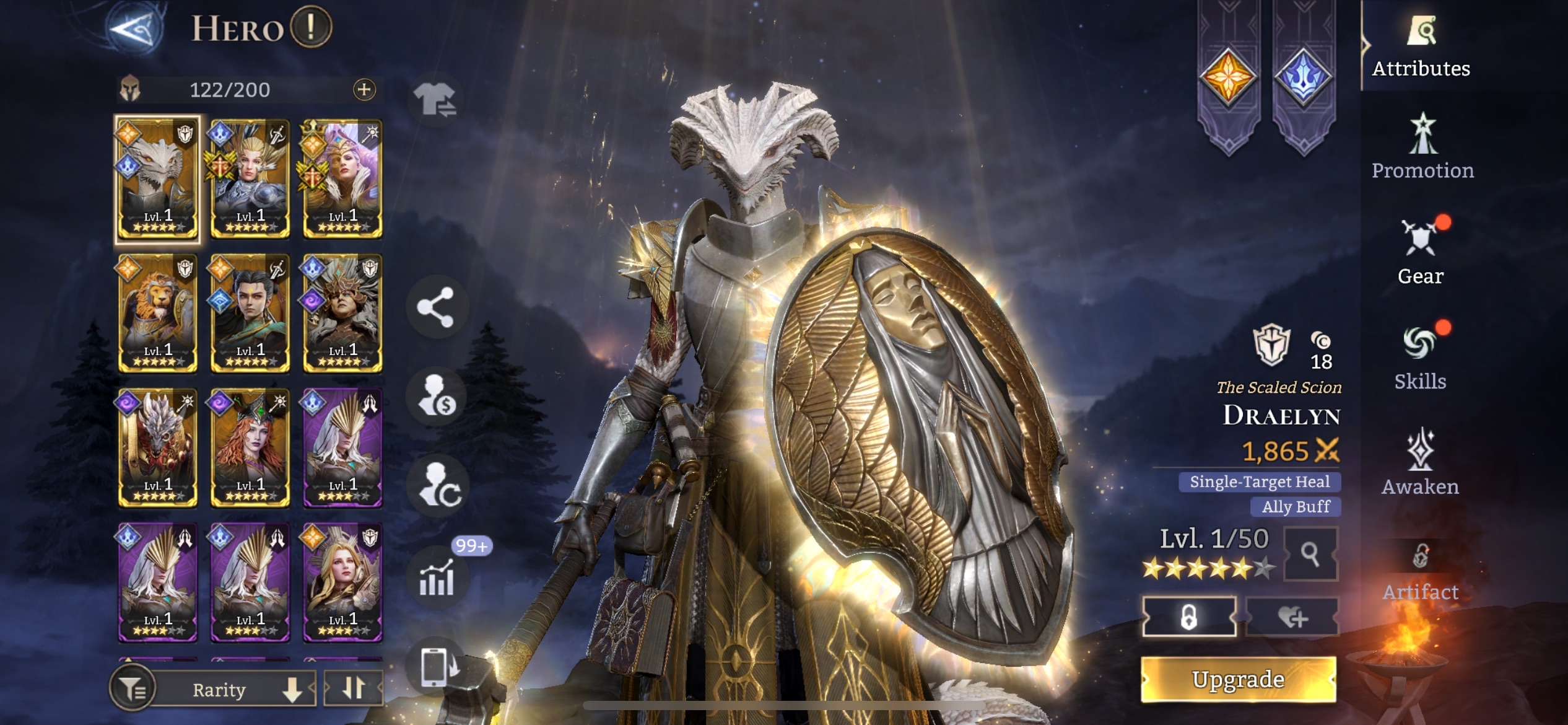The height and width of the screenshot is (725, 1568).
Task: View the Attributes tab
Action: pyautogui.click(x=1421, y=46)
